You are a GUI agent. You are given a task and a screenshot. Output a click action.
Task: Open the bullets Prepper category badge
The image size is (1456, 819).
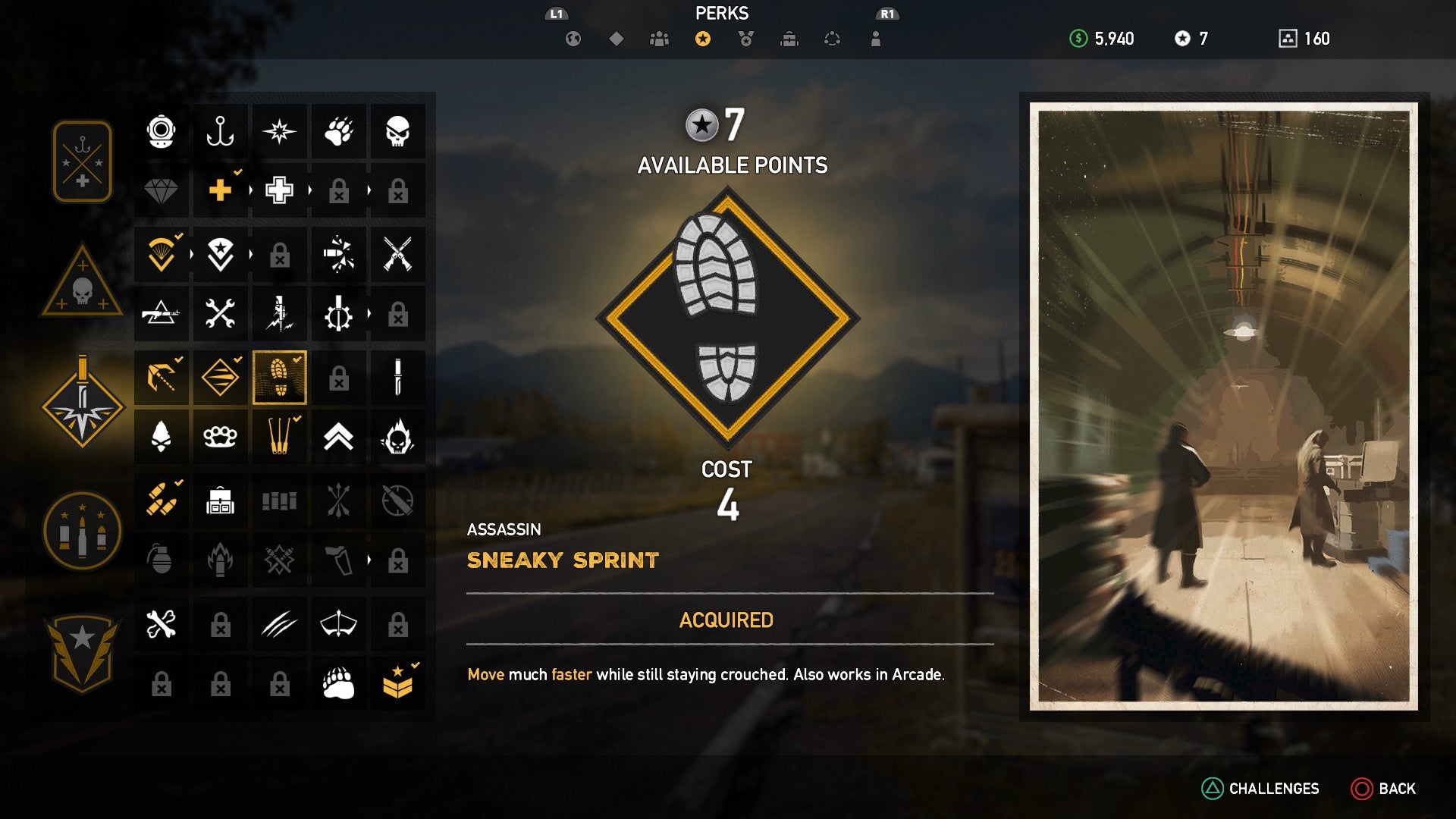(x=81, y=531)
